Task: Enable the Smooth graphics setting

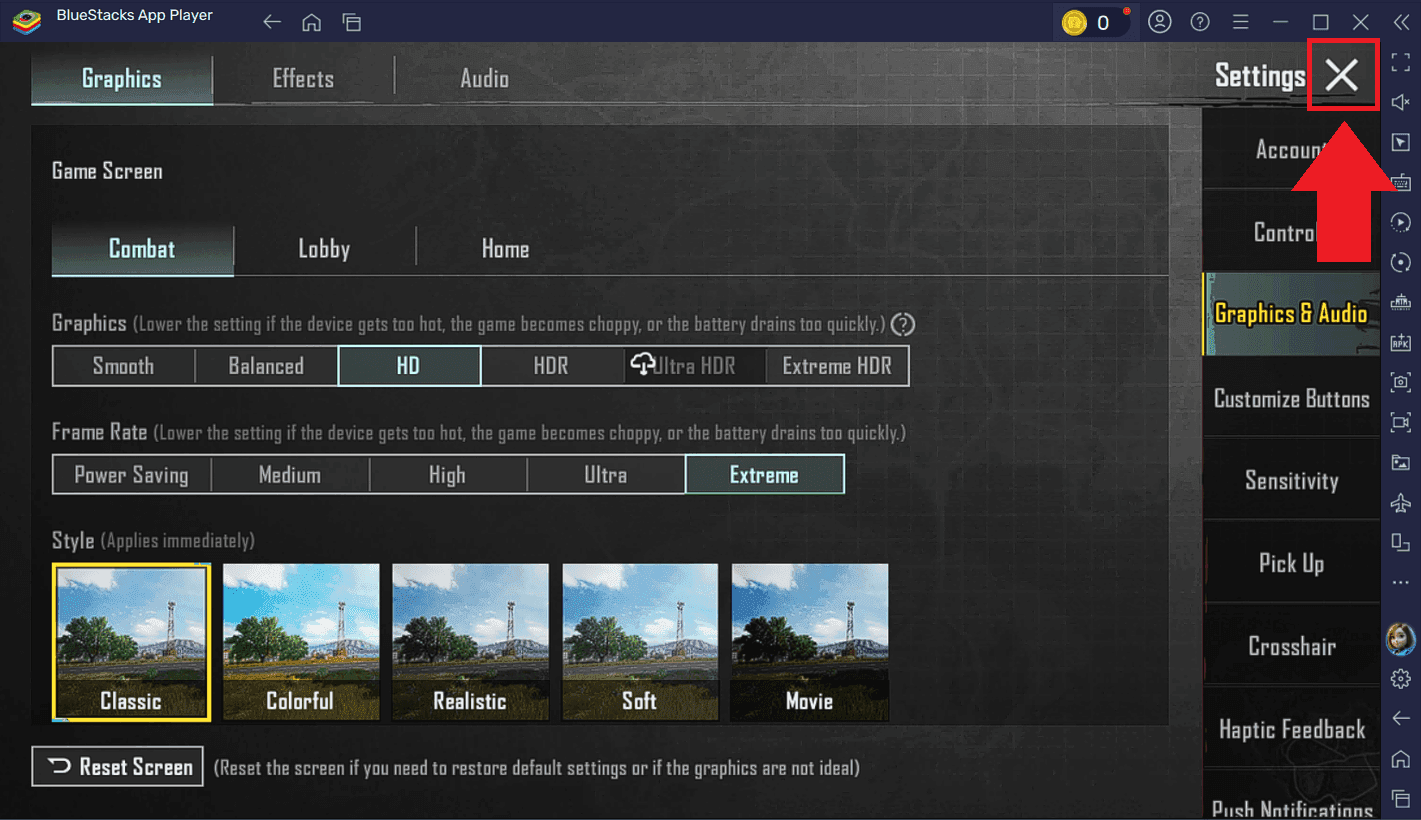Action: pyautogui.click(x=123, y=365)
